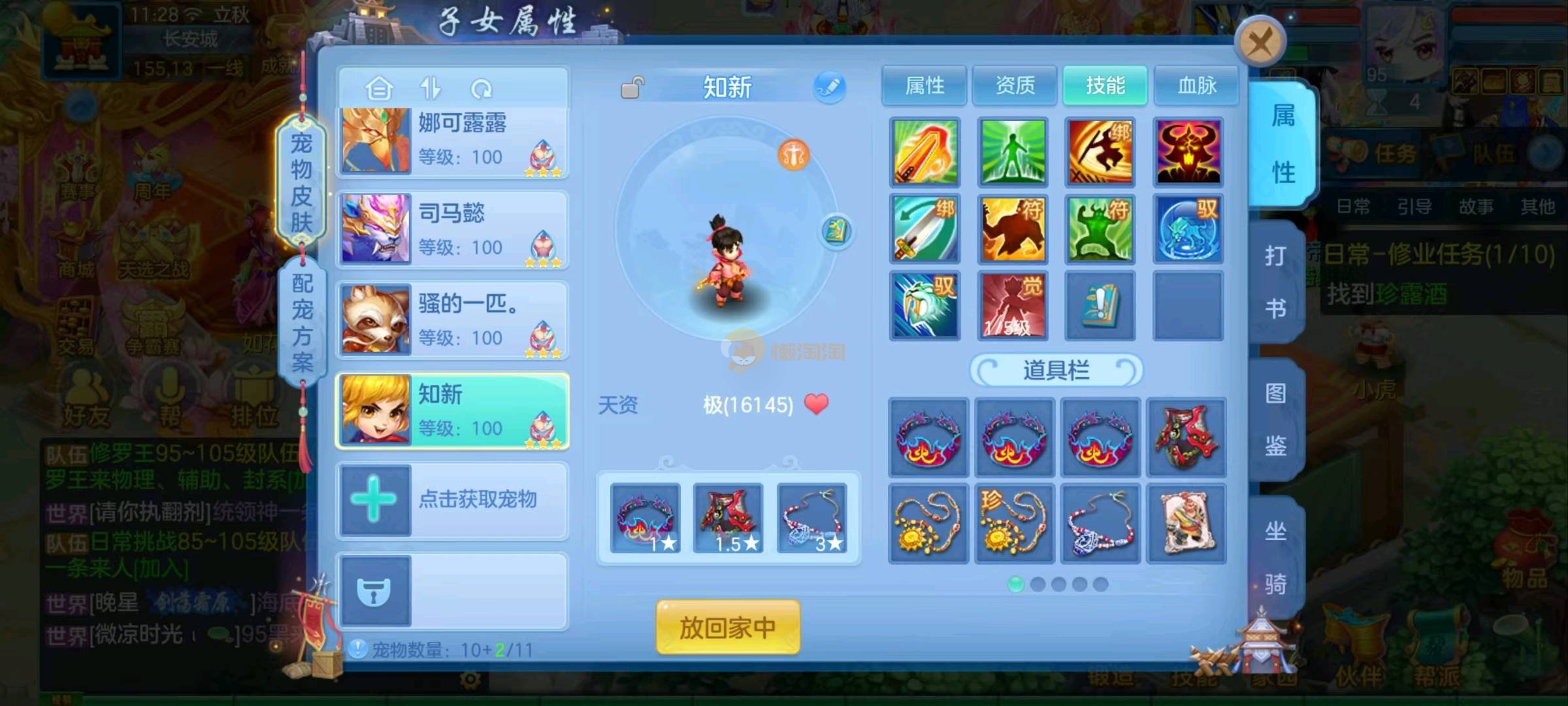Screen dimensions: 1568x706
Task: Select the 技能 tab
Action: pos(1105,85)
